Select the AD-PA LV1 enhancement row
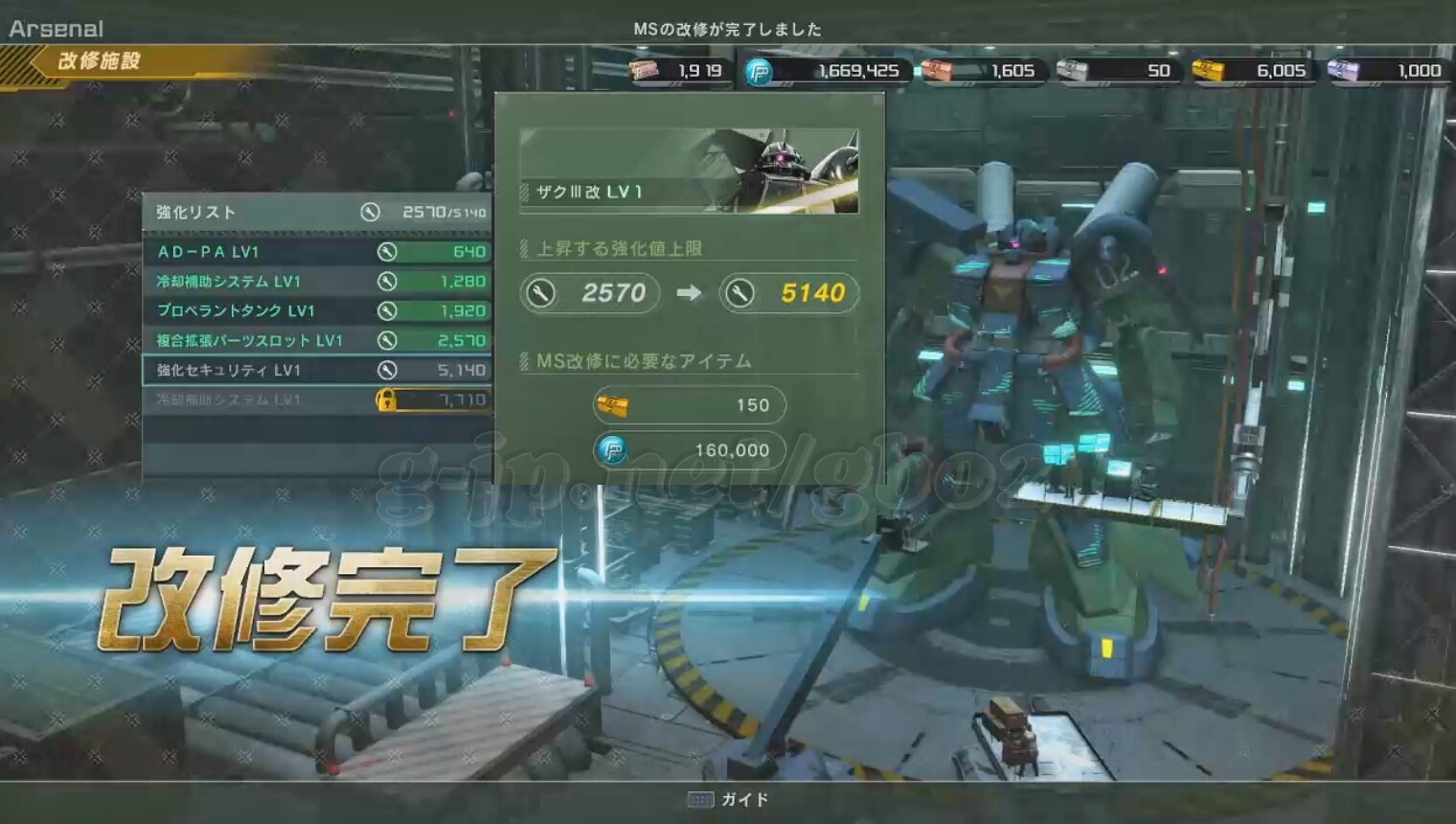Screen dimensions: 1456x824 tap(316, 252)
